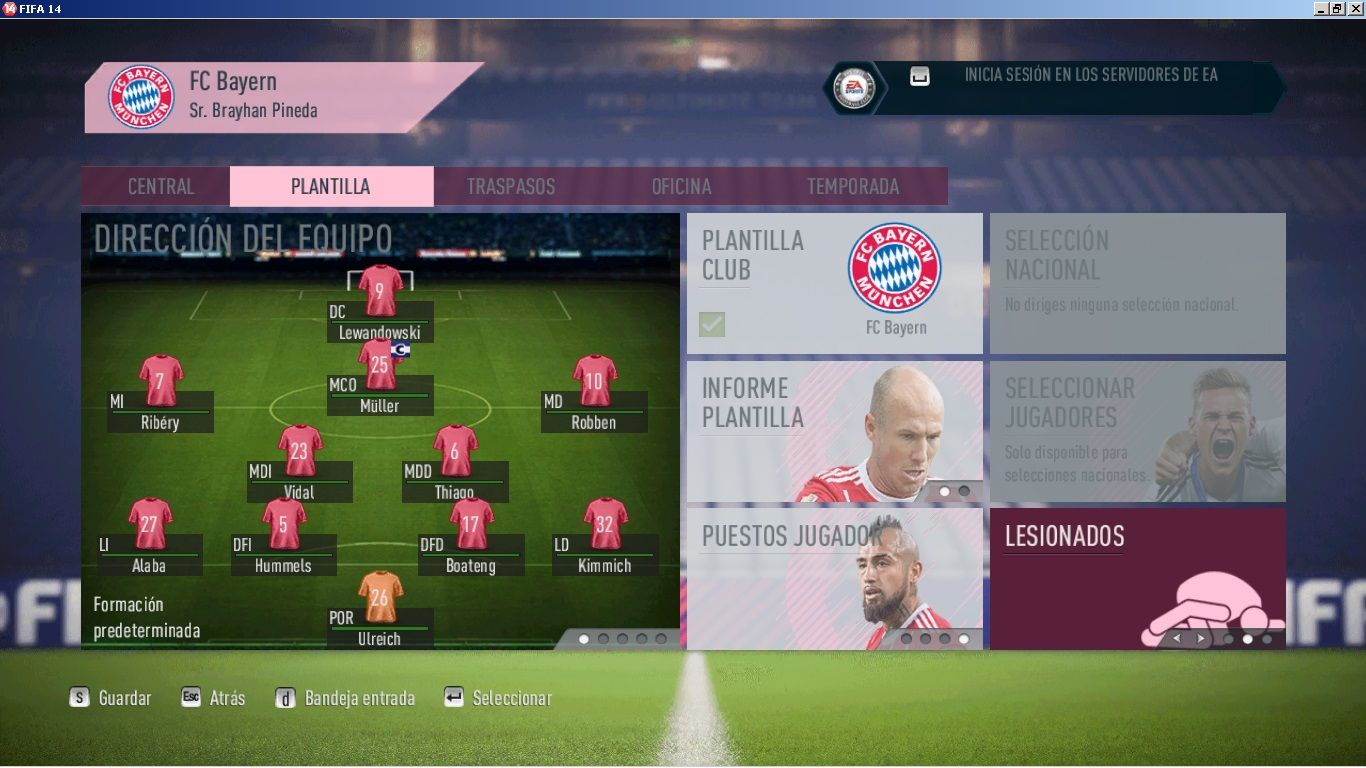Screen dimensions: 1366x768
Task: Close the FIFA 14 window
Action: pyautogui.click(x=1355, y=8)
